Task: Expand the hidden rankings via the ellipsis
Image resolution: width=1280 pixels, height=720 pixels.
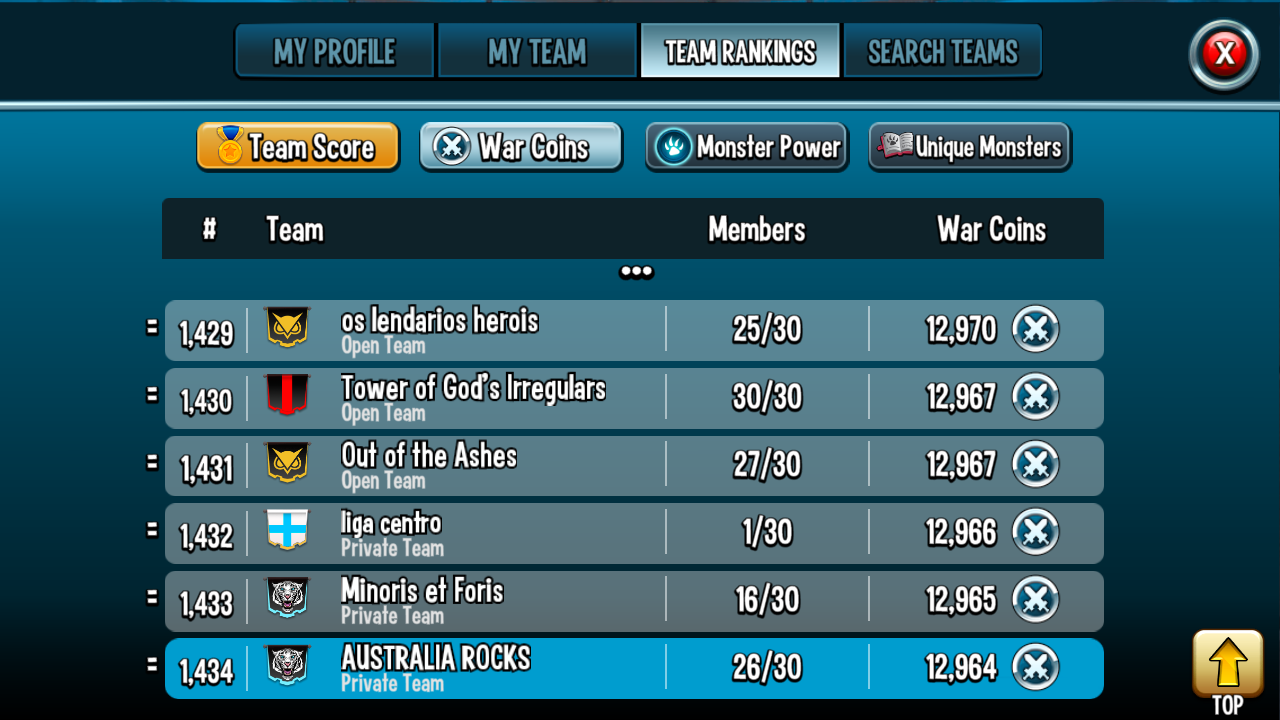Action: tap(637, 270)
